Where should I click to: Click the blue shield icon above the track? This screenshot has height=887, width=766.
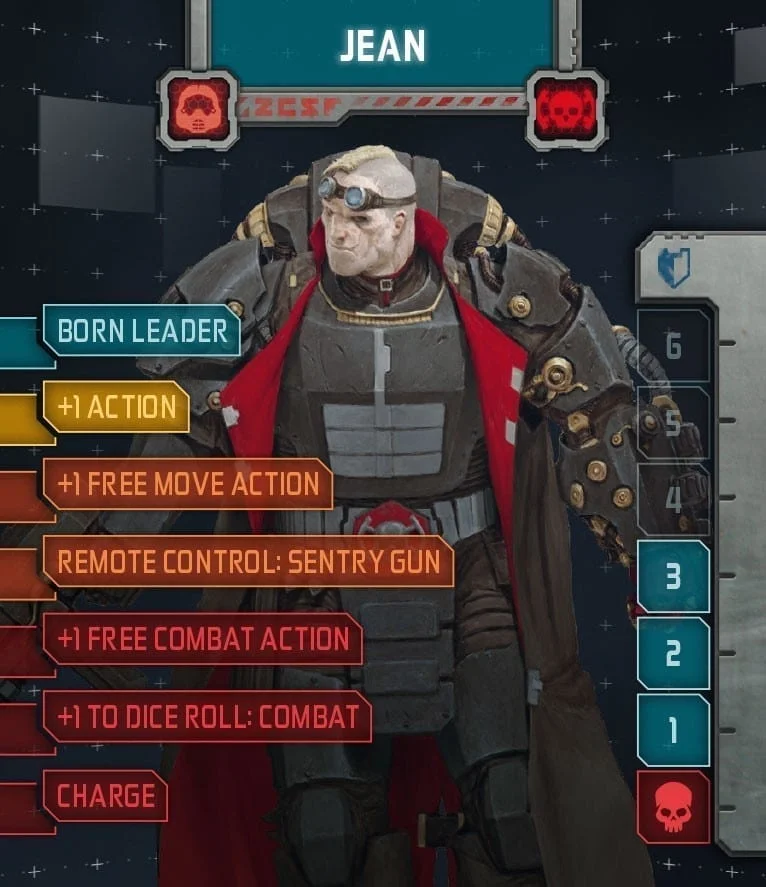[x=674, y=268]
